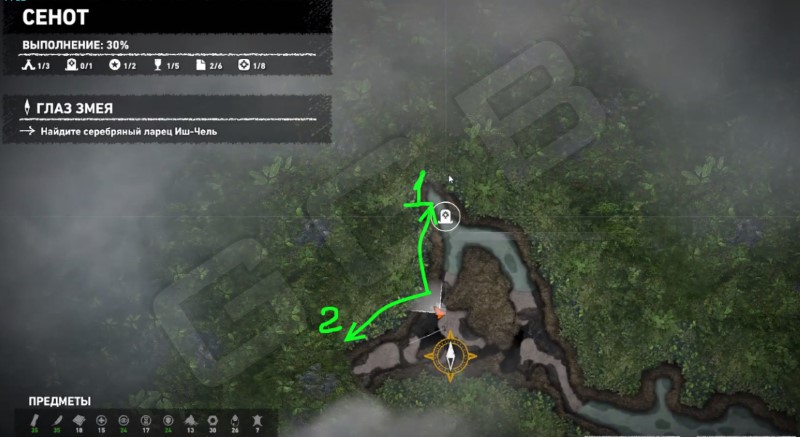Click the hide resource icon in Предметы
Screen dimensions: 800x437
[255, 420]
